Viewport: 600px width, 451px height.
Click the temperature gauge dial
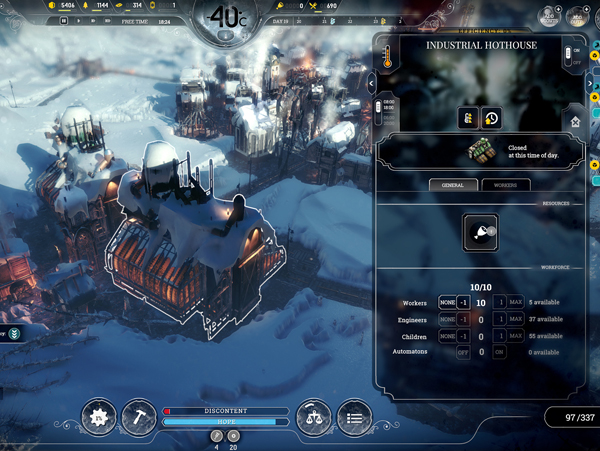pyautogui.click(x=231, y=17)
